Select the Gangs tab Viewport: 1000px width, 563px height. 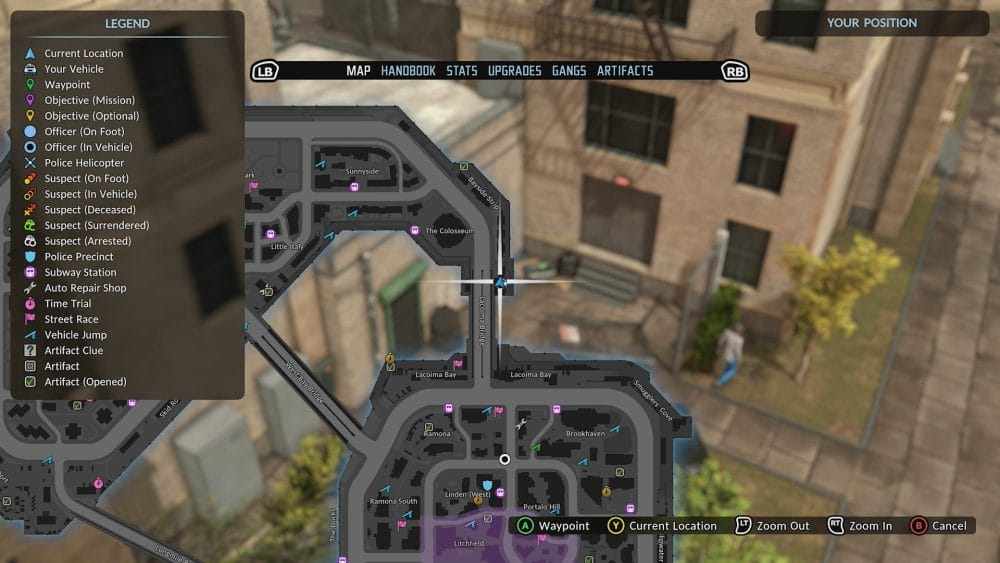point(569,71)
